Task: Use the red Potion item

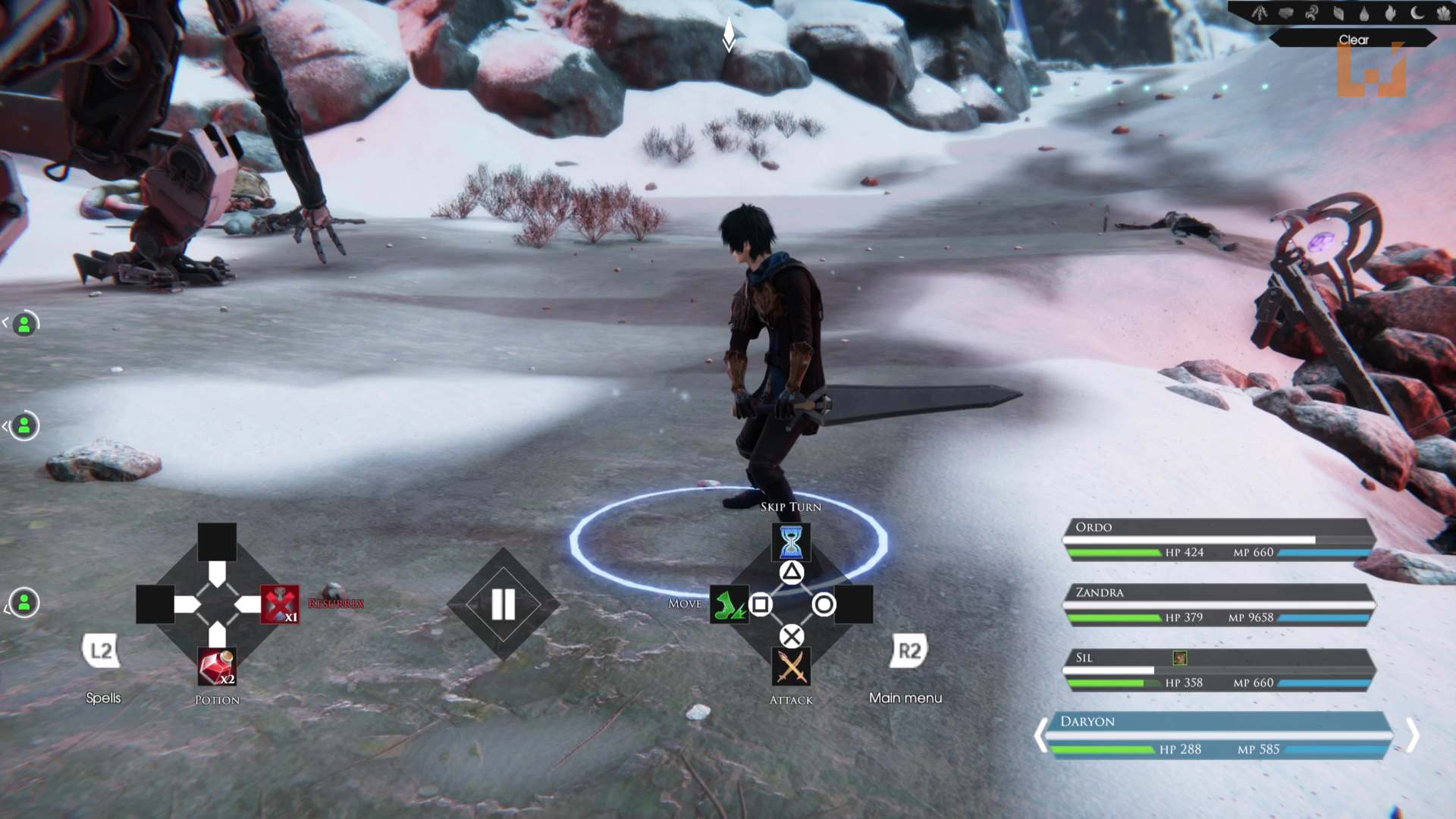Action: tap(217, 667)
